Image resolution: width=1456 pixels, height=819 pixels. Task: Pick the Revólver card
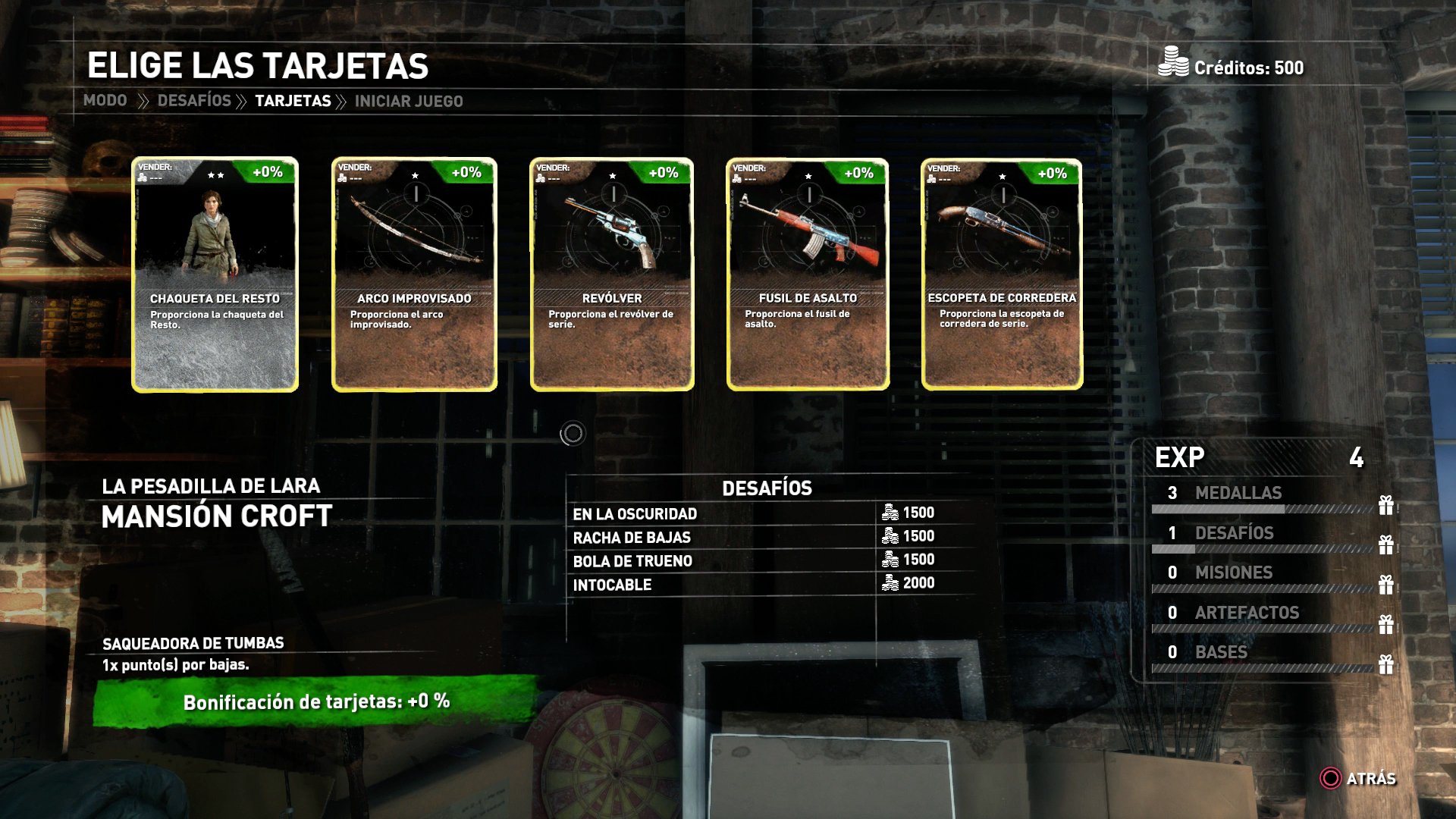(612, 275)
